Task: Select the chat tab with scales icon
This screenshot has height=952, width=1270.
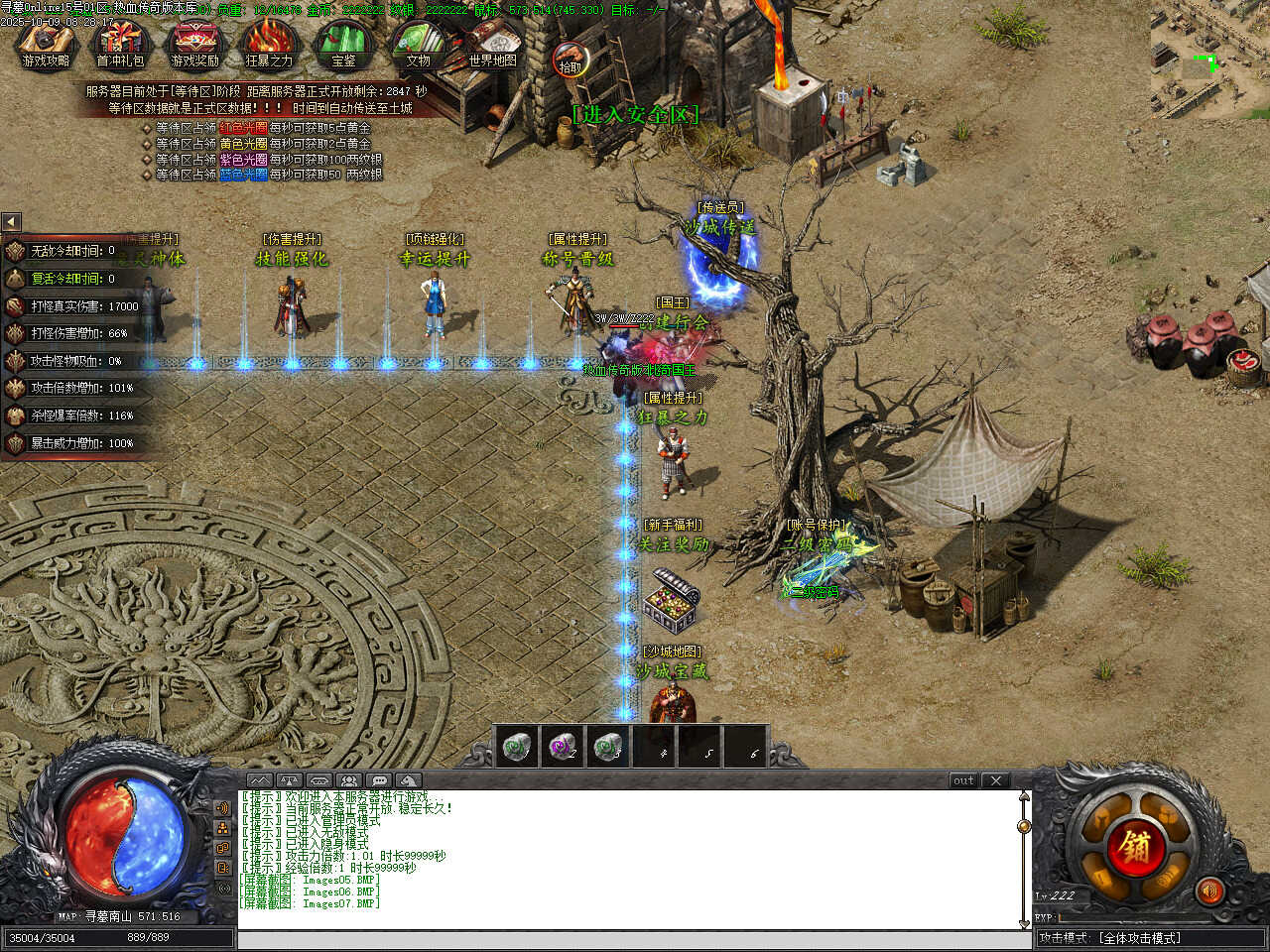Action: pos(289,780)
